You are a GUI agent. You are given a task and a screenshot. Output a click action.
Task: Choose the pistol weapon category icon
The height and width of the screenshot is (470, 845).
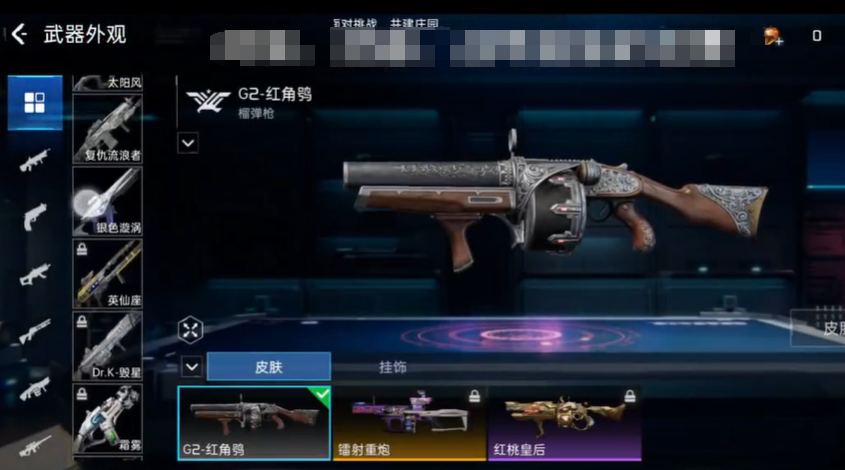35,214
